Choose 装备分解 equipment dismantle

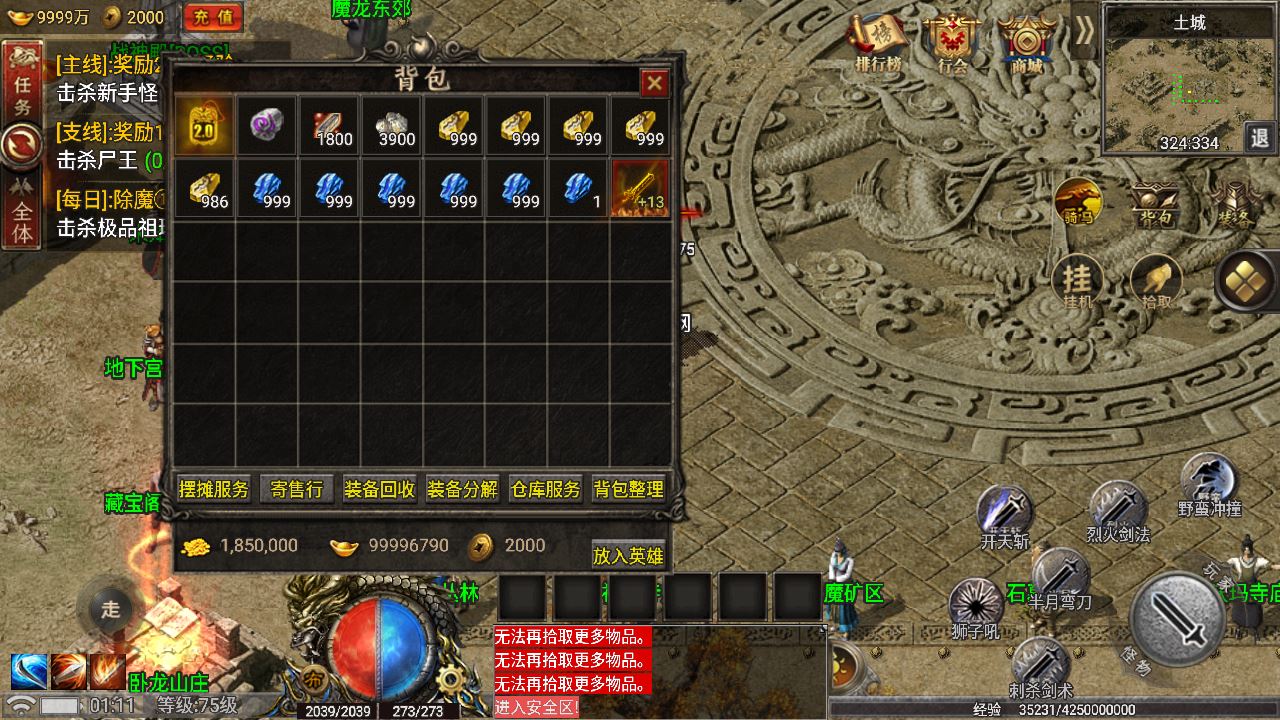[x=462, y=489]
